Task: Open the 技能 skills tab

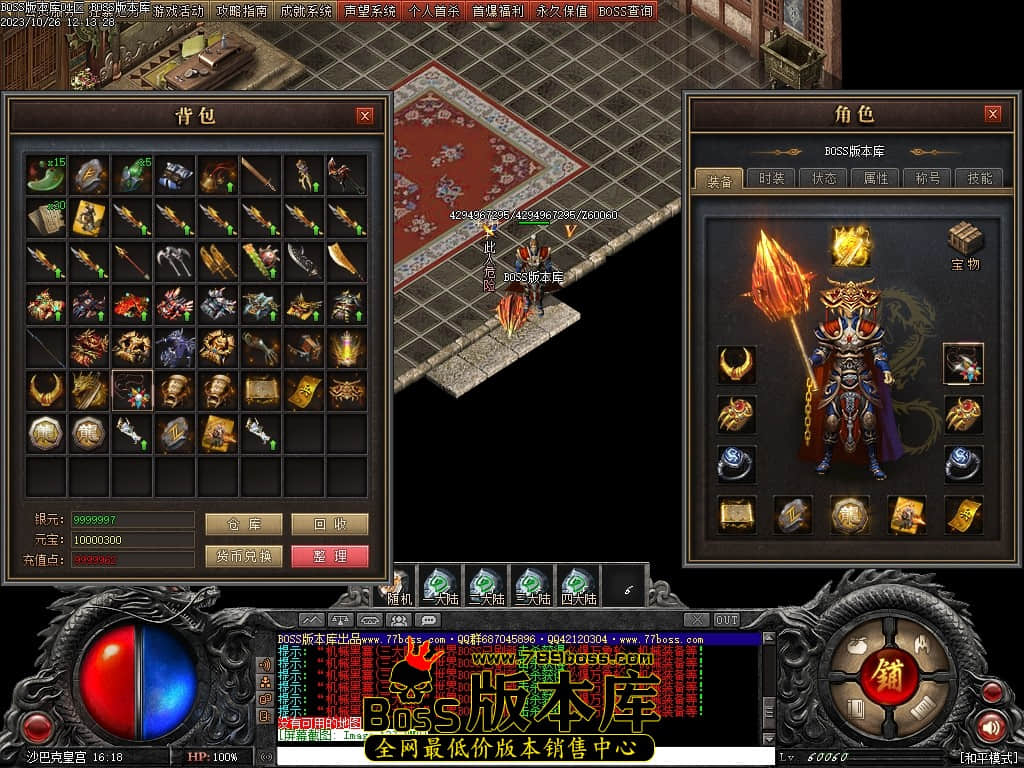Action: point(979,178)
